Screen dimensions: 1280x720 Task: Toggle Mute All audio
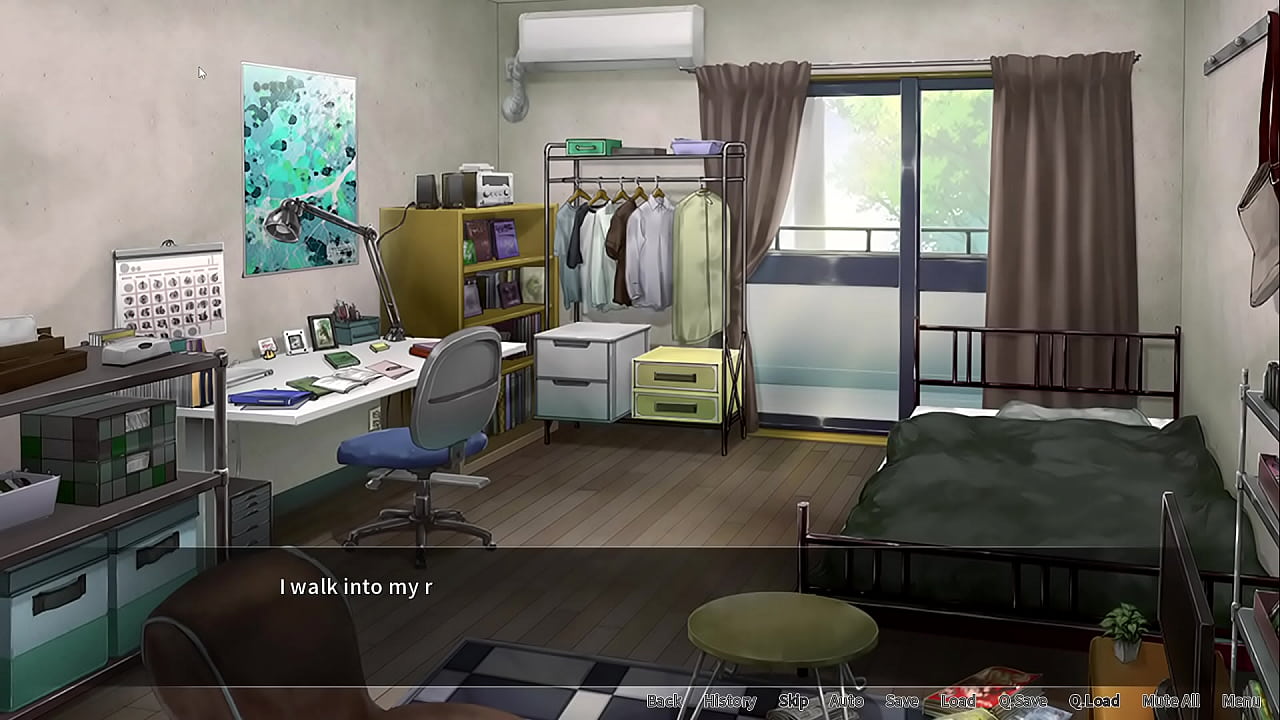point(1170,701)
